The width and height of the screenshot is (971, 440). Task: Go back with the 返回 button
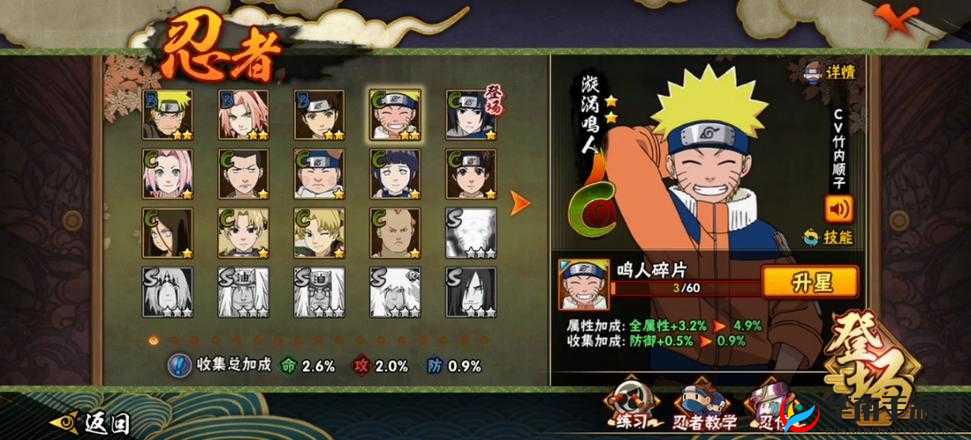click(x=96, y=423)
